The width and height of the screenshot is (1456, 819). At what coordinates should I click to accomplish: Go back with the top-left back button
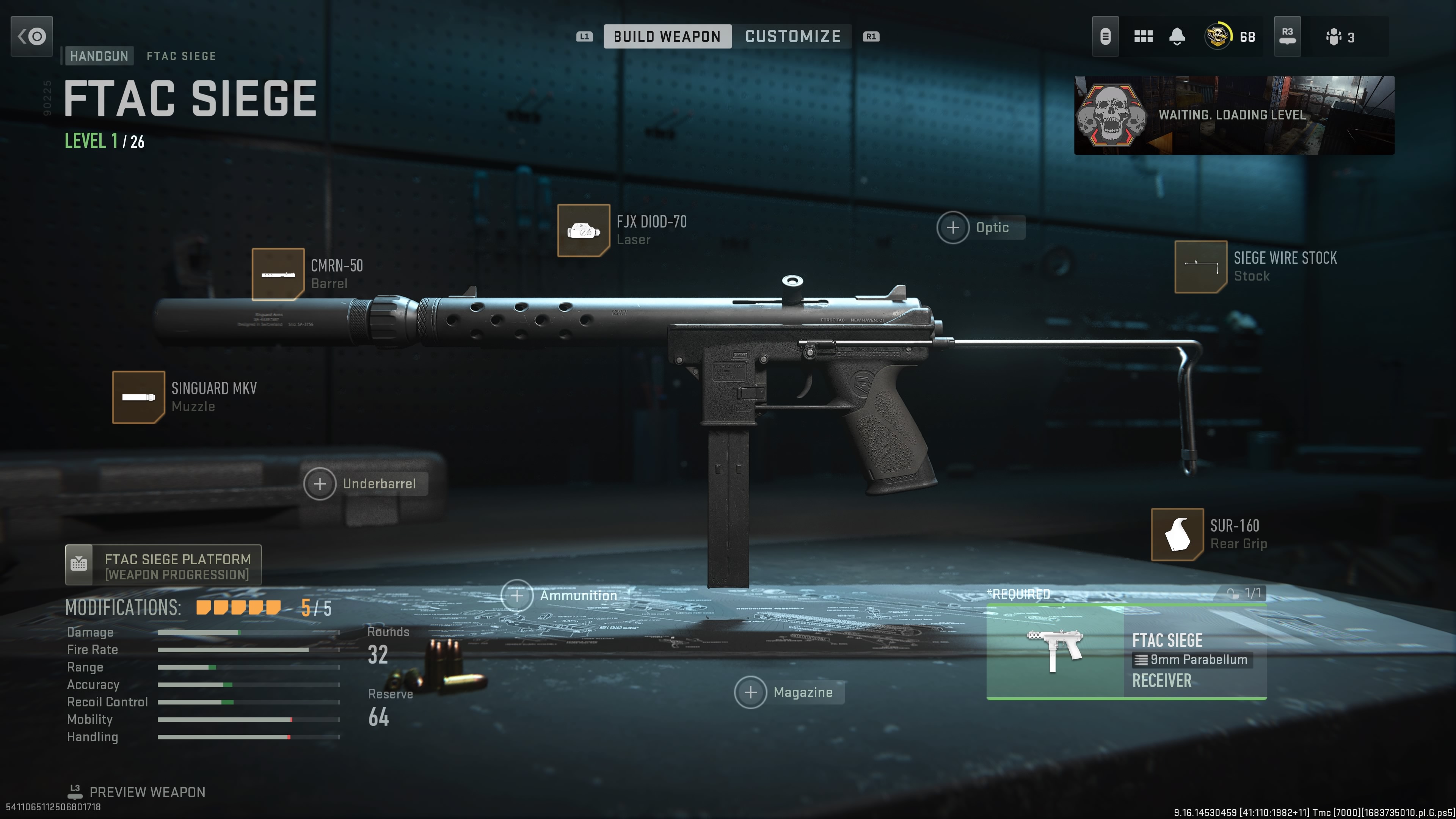[31, 37]
